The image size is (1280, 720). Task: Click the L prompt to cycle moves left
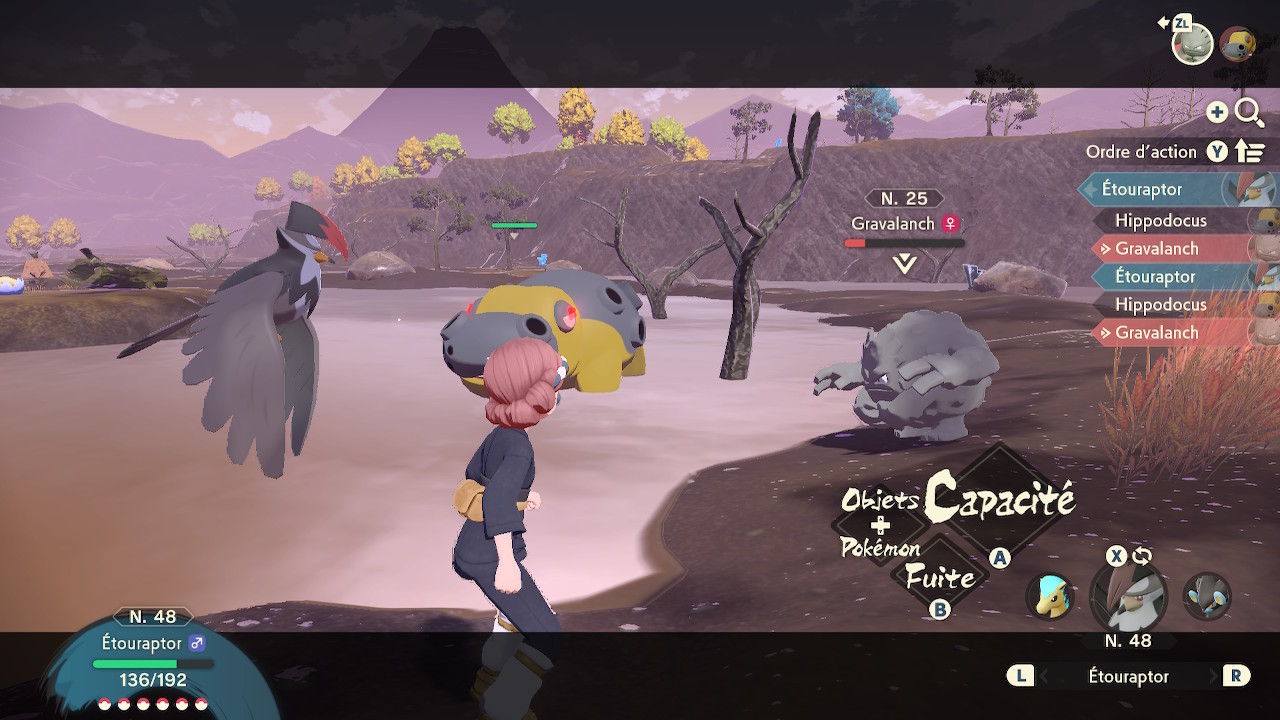1019,676
